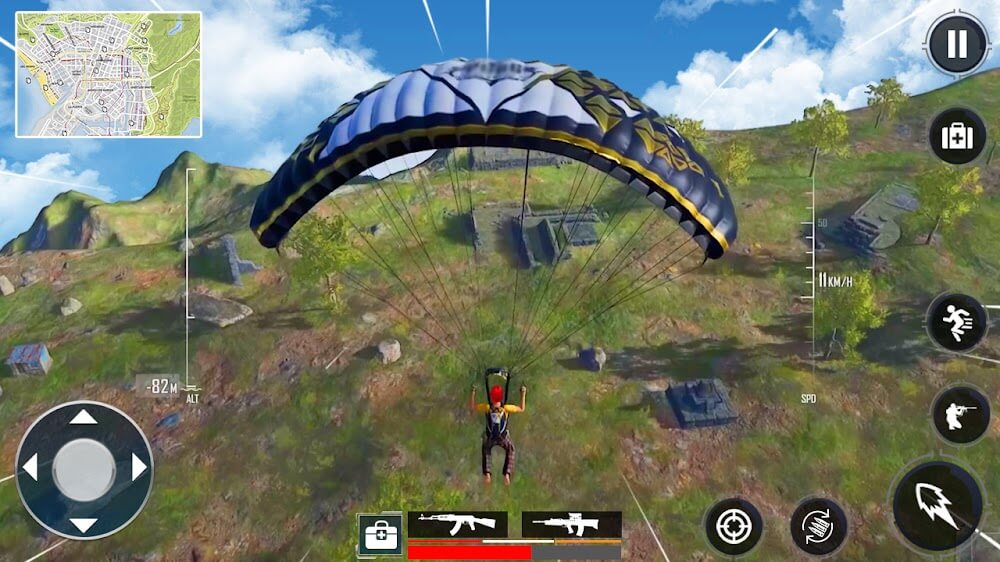1000x562 pixels.
Task: Fire weapon with the bullet button
Action: 937,505
